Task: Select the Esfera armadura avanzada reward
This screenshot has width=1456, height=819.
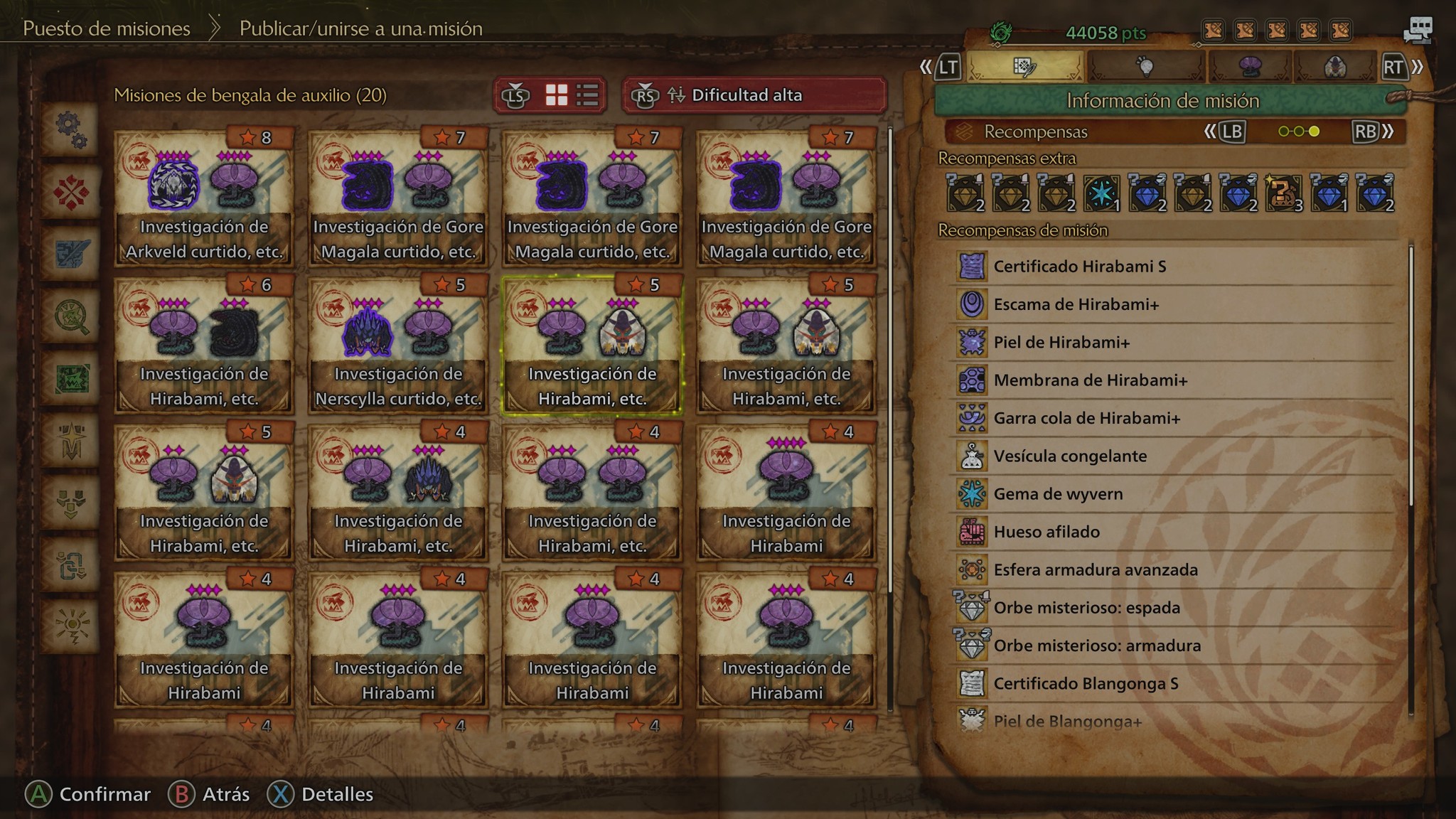Action: pos(1173,569)
